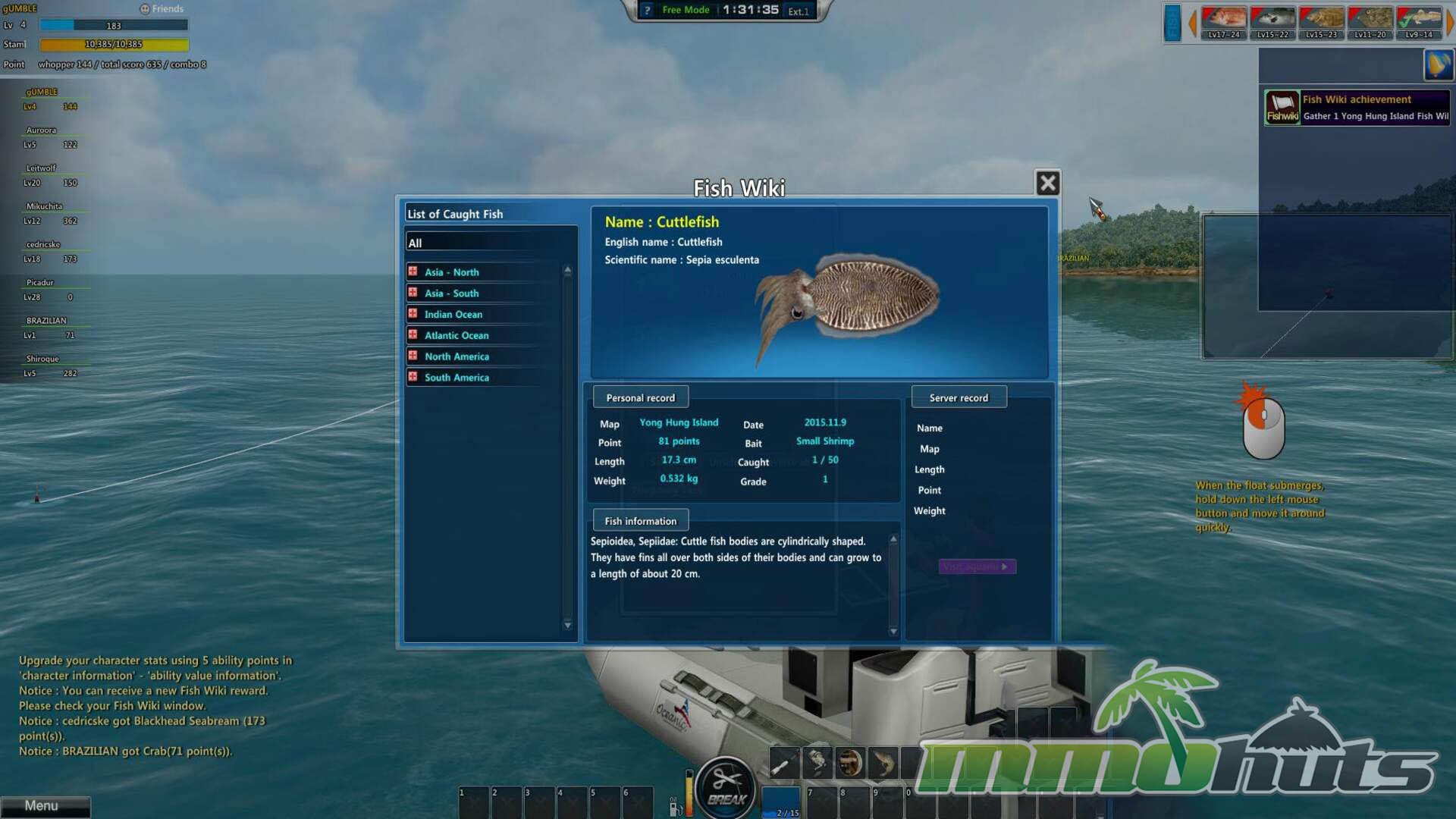Select the All caught fish filter
The width and height of the screenshot is (1456, 819).
[x=490, y=243]
